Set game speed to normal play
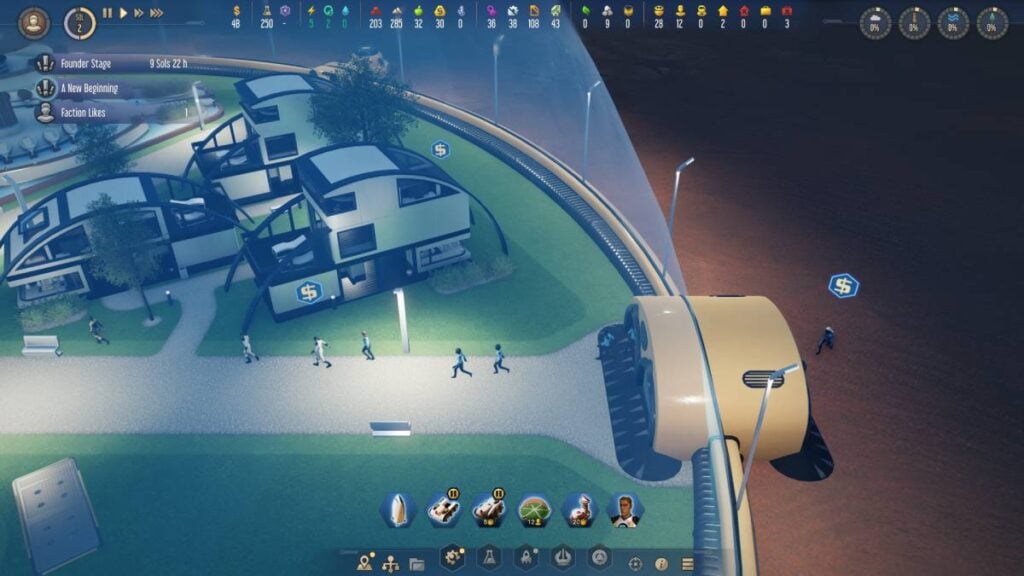 pos(124,13)
